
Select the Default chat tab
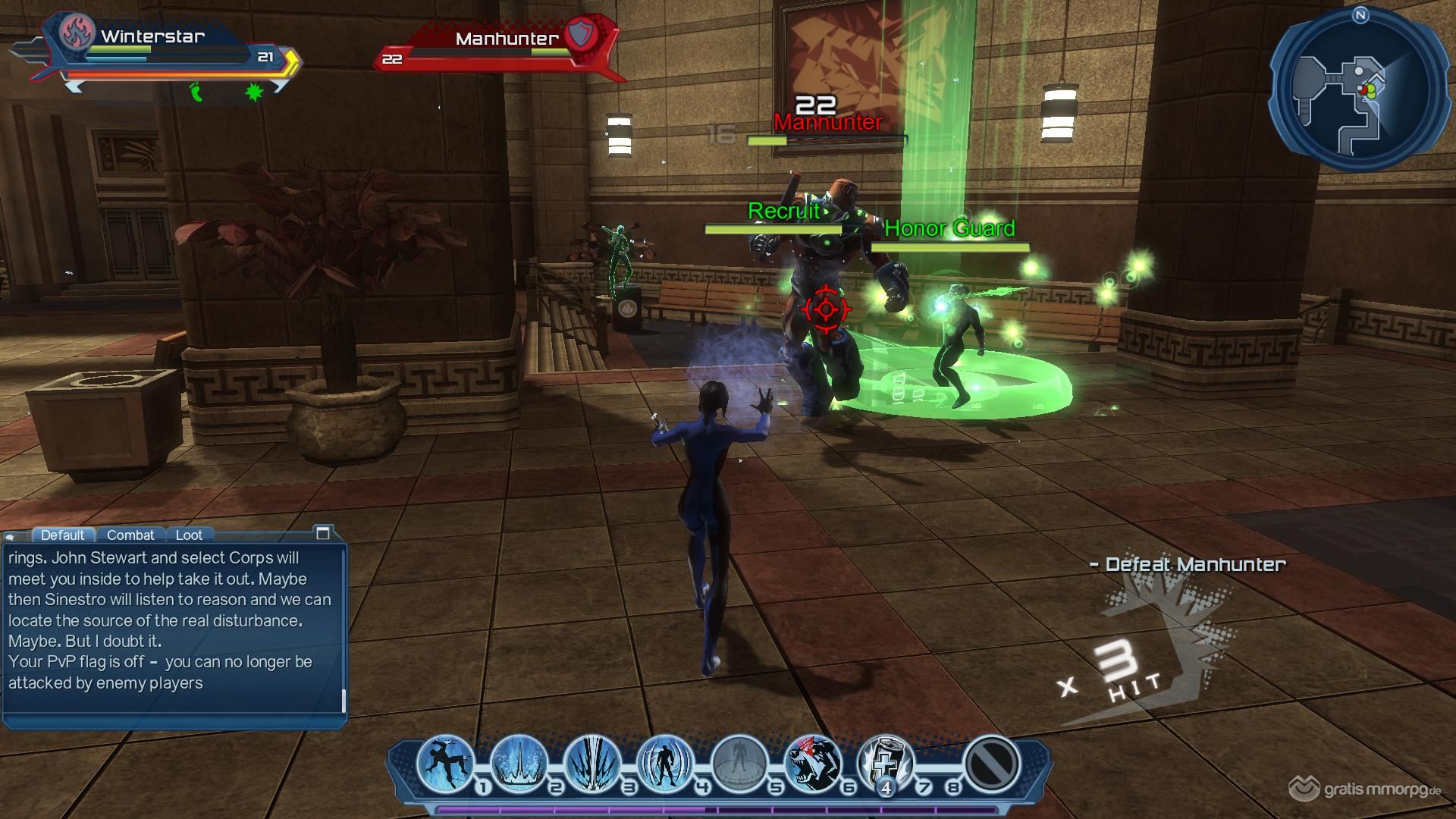(x=62, y=535)
